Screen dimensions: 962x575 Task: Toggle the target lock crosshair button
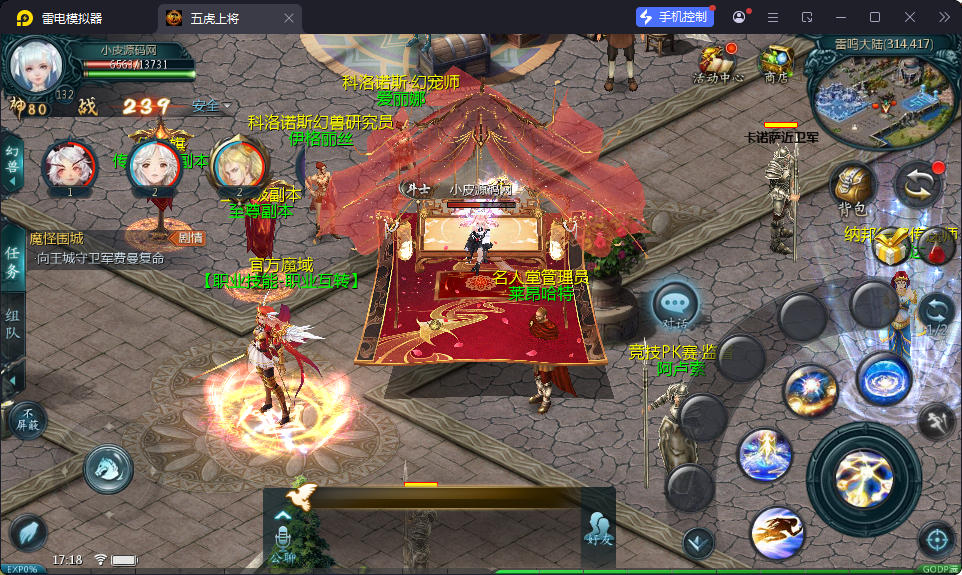(937, 540)
